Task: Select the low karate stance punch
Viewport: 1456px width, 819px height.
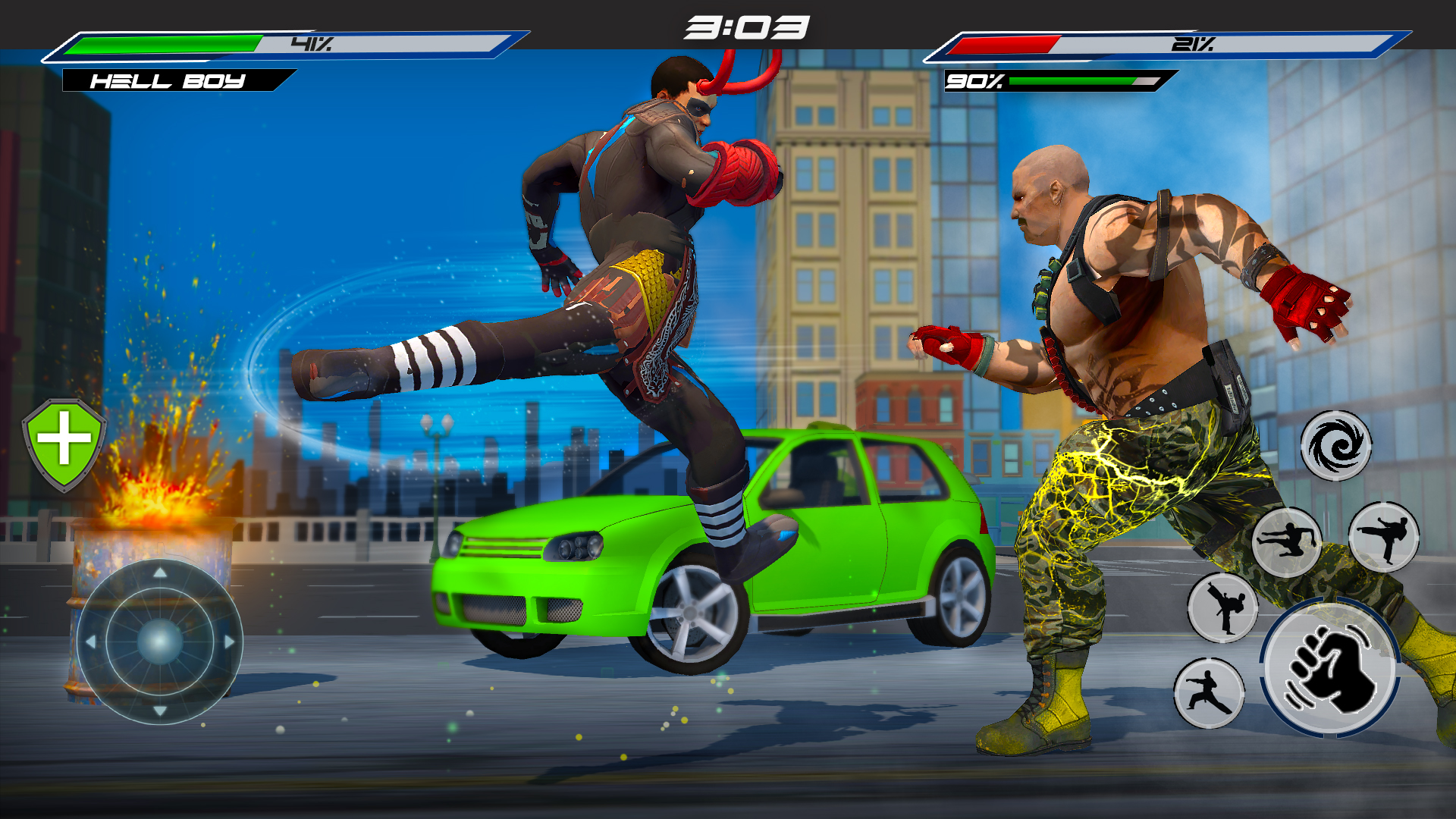Action: 1209,693
